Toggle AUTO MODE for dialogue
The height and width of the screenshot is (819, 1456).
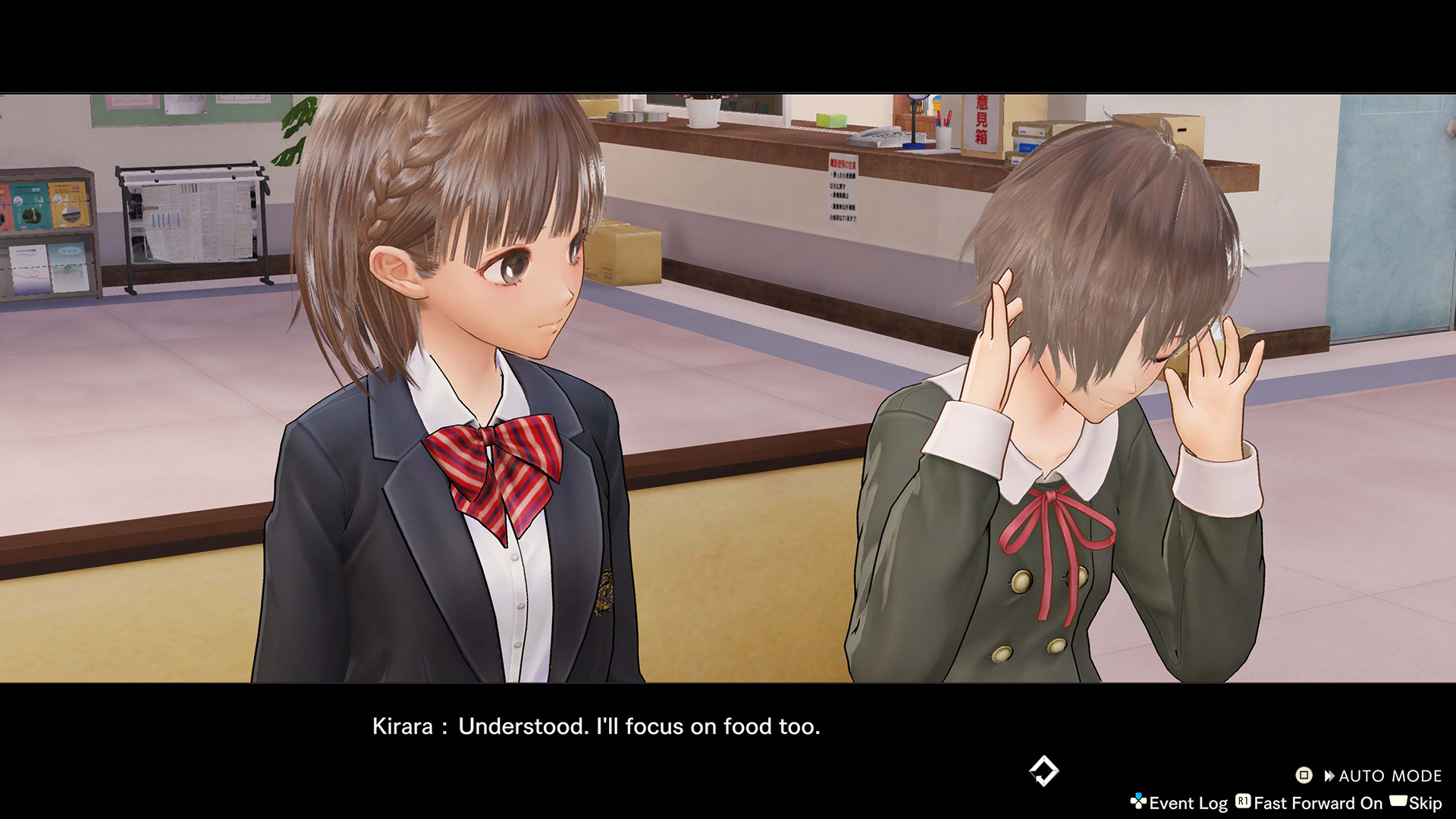(x=1381, y=776)
